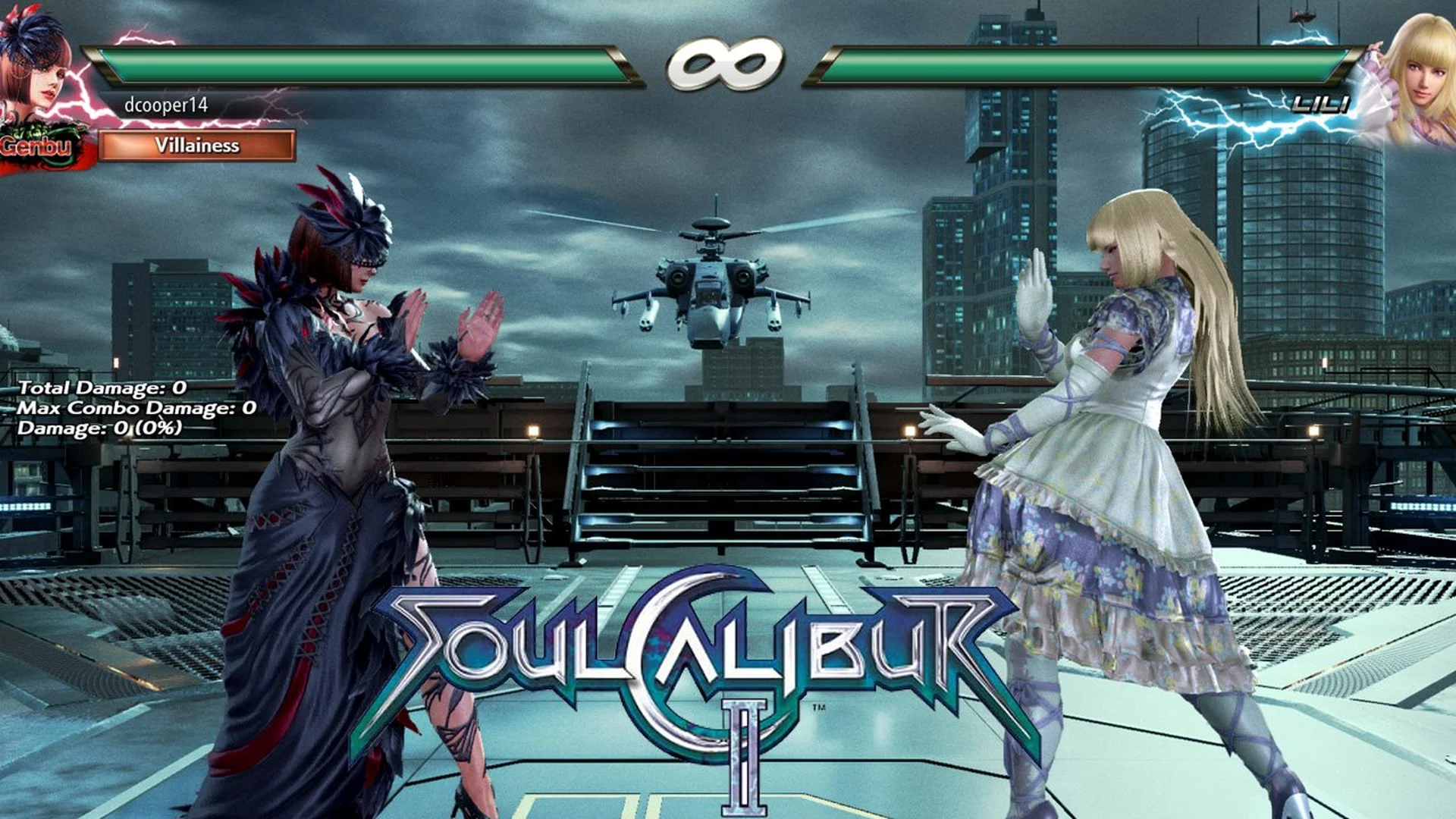Click the infinity round timer symbol

tap(726, 64)
